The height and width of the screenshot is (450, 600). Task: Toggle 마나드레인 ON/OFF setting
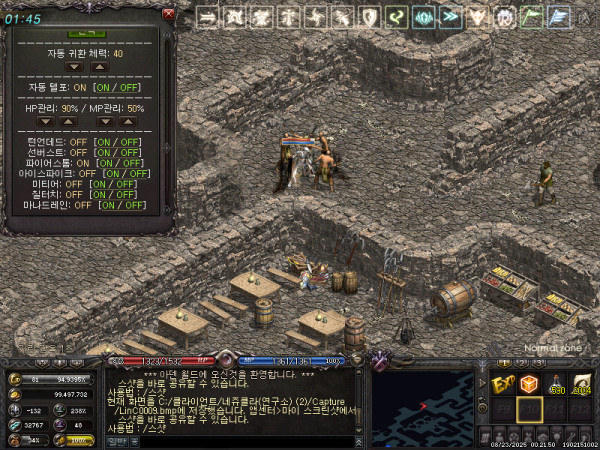122,205
